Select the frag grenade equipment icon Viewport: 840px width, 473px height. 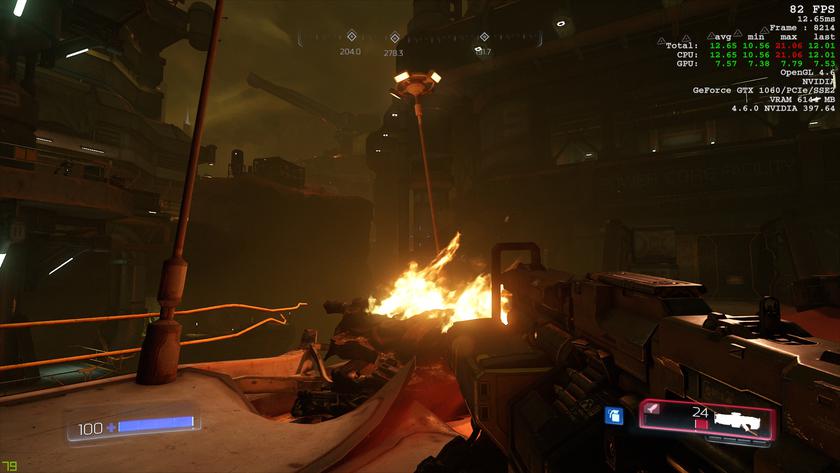[x=614, y=416]
